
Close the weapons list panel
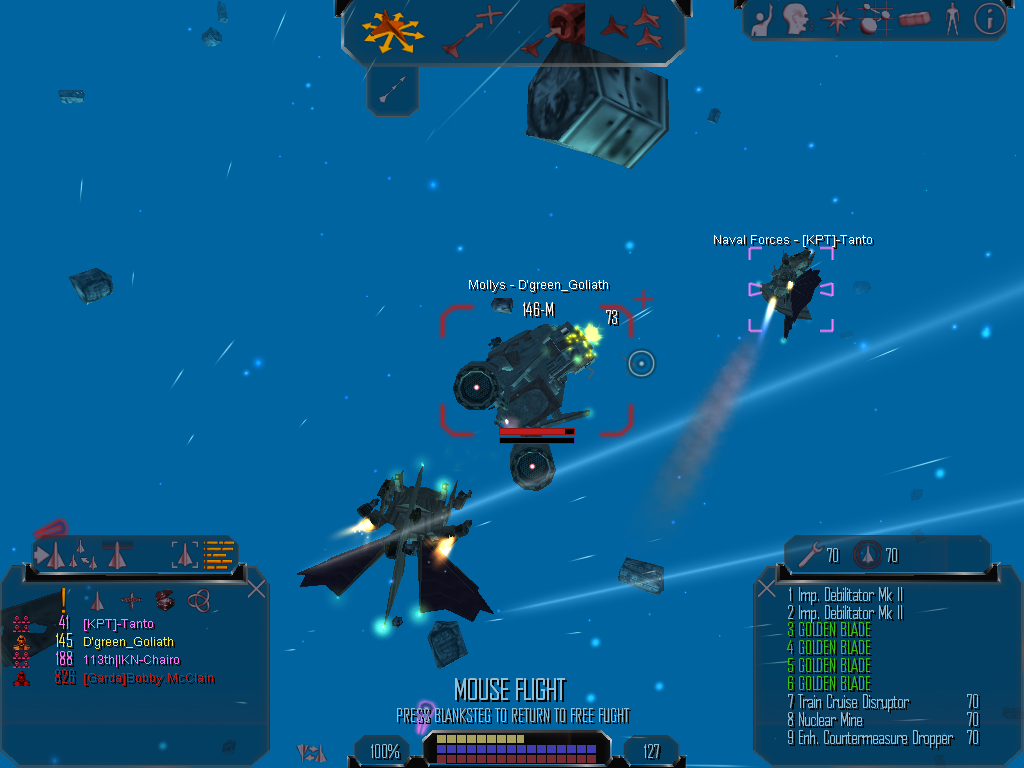767,588
